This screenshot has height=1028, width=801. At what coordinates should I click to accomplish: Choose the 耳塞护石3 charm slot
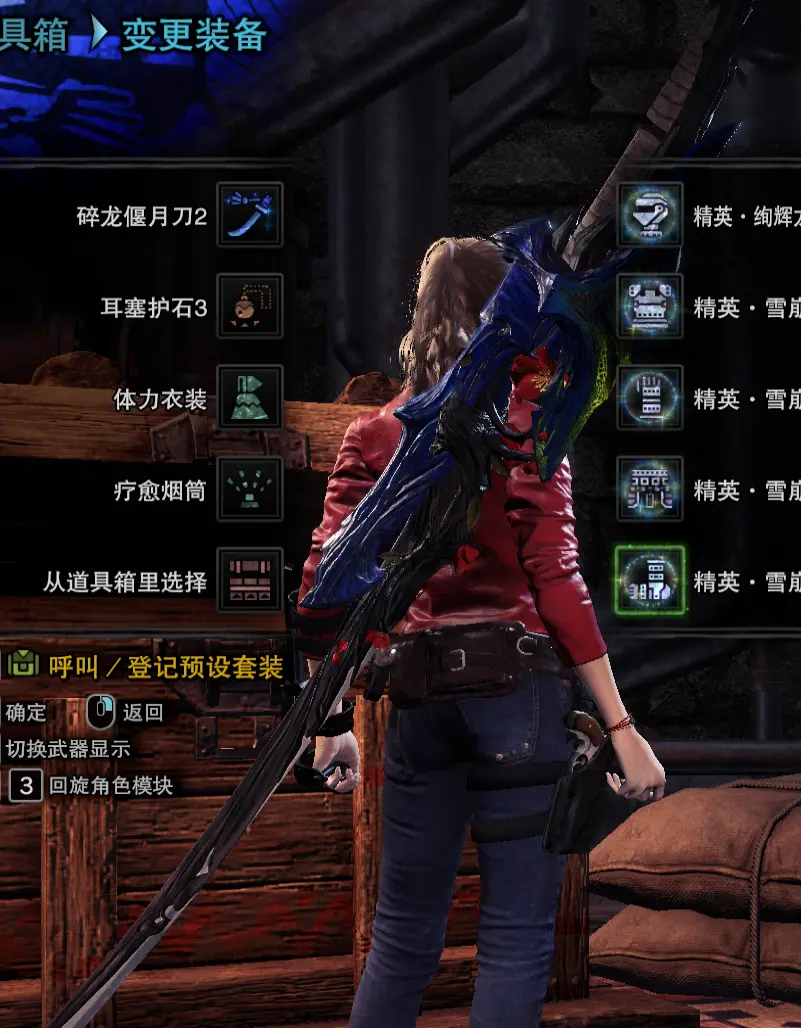[x=249, y=306]
